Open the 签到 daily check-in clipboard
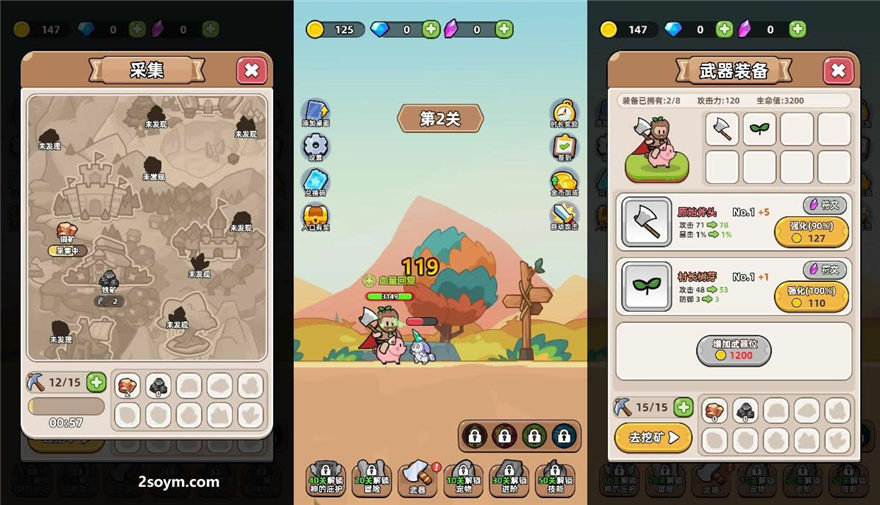This screenshot has height=505, width=880. (564, 147)
